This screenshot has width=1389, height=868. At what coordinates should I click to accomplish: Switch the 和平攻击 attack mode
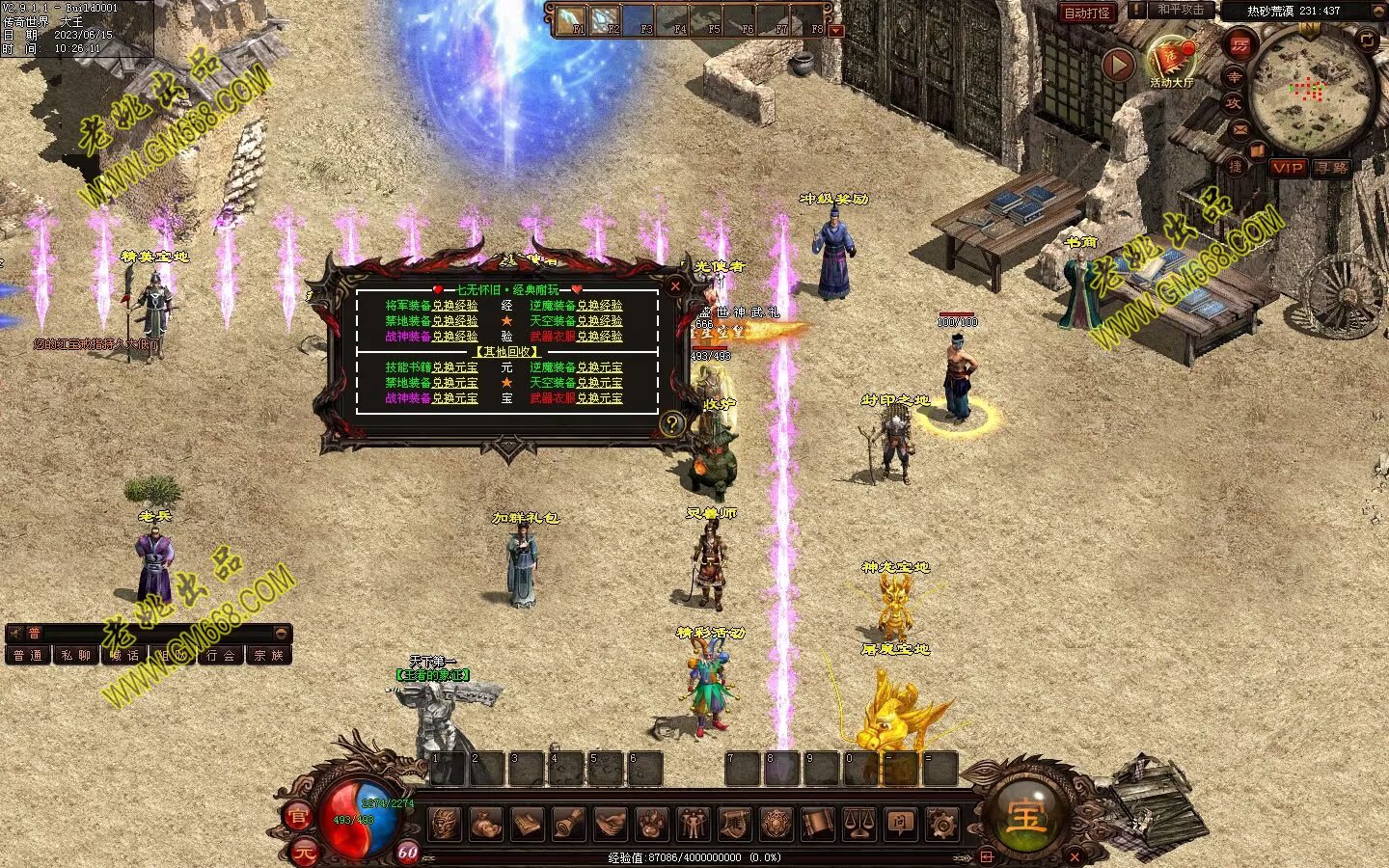pyautogui.click(x=1181, y=11)
